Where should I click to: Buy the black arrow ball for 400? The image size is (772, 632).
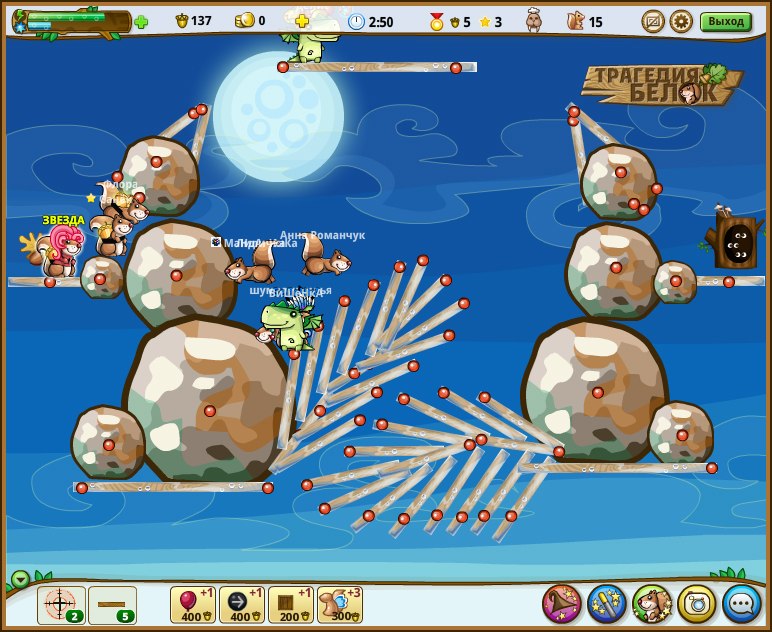(x=242, y=605)
